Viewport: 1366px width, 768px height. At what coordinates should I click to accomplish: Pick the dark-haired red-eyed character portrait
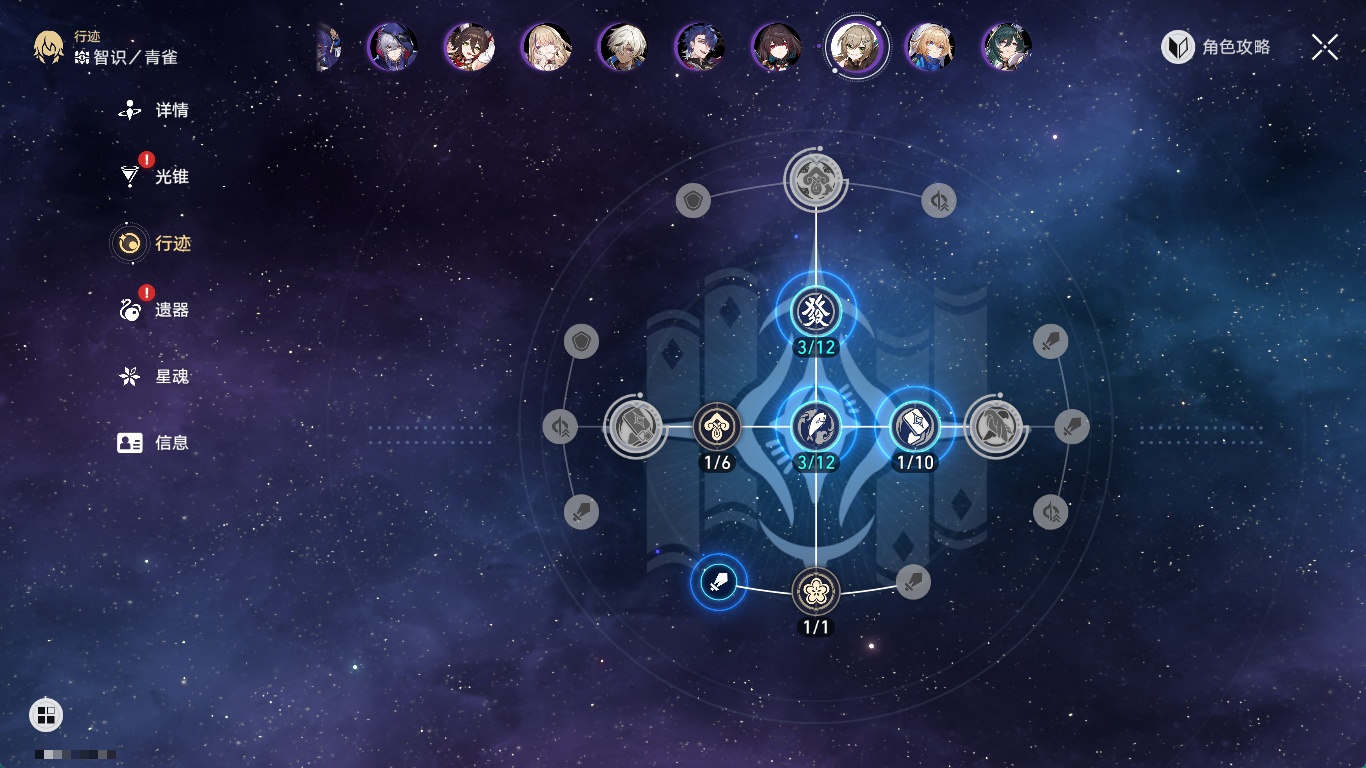click(x=777, y=47)
